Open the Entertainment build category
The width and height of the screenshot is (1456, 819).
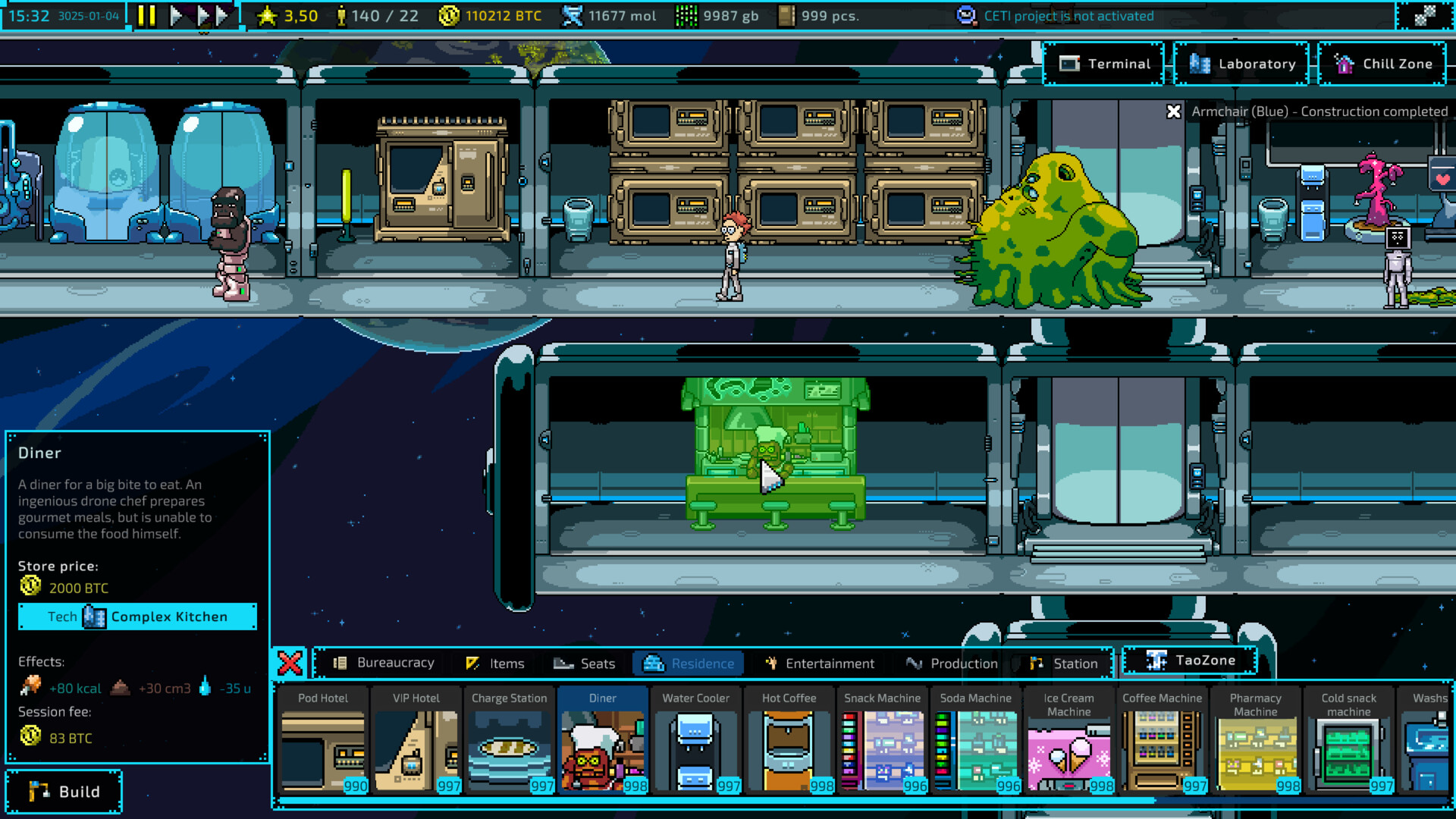pyautogui.click(x=821, y=663)
